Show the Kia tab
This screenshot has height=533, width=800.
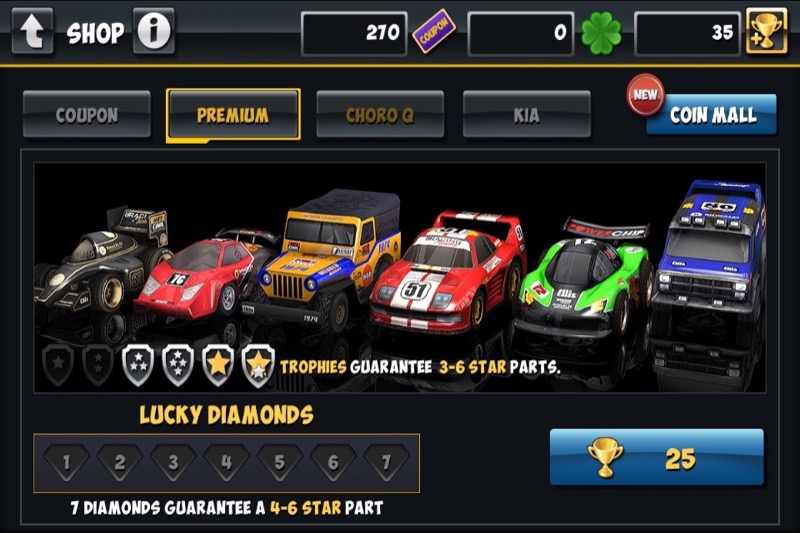[x=526, y=115]
